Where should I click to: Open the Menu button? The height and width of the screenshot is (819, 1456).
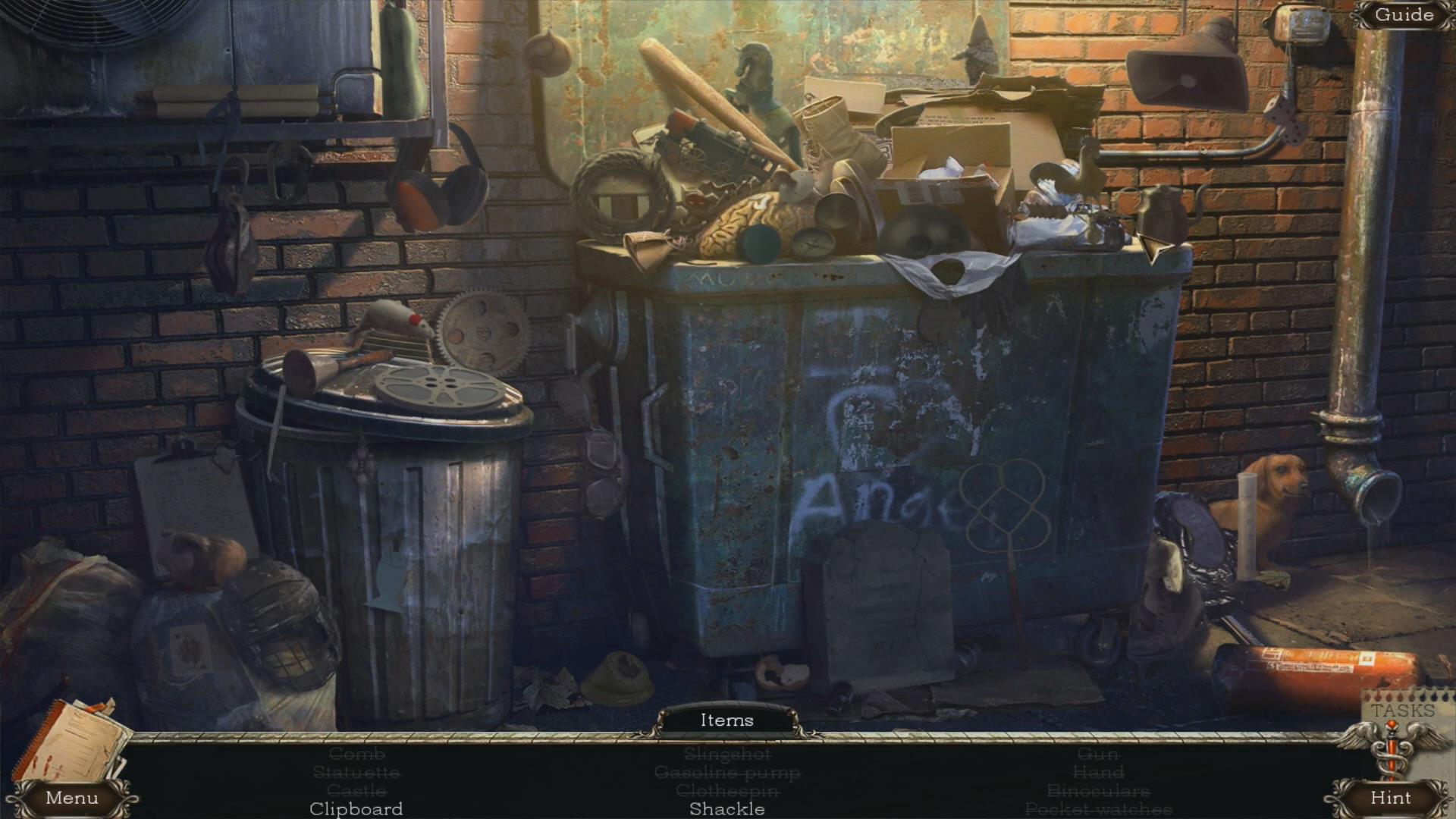click(x=71, y=798)
